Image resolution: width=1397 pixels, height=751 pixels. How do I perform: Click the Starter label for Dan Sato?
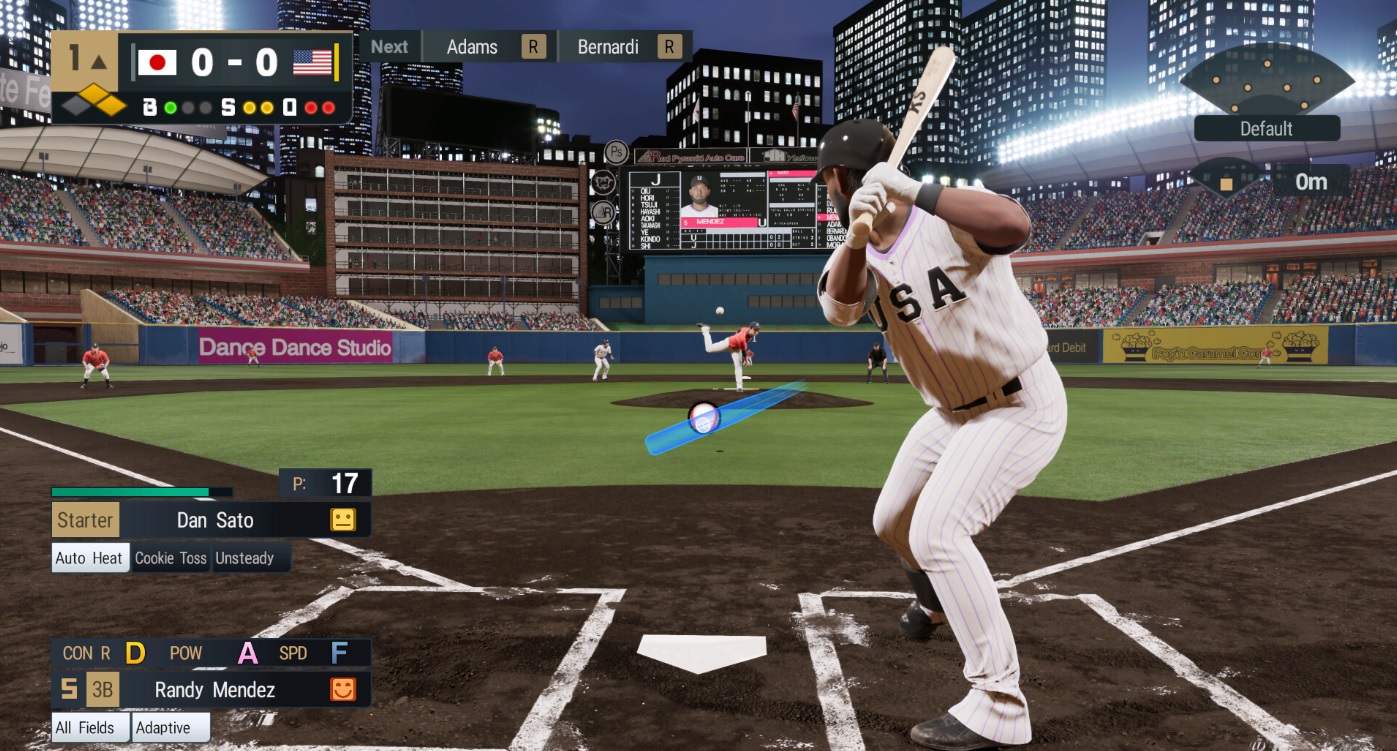click(85, 519)
